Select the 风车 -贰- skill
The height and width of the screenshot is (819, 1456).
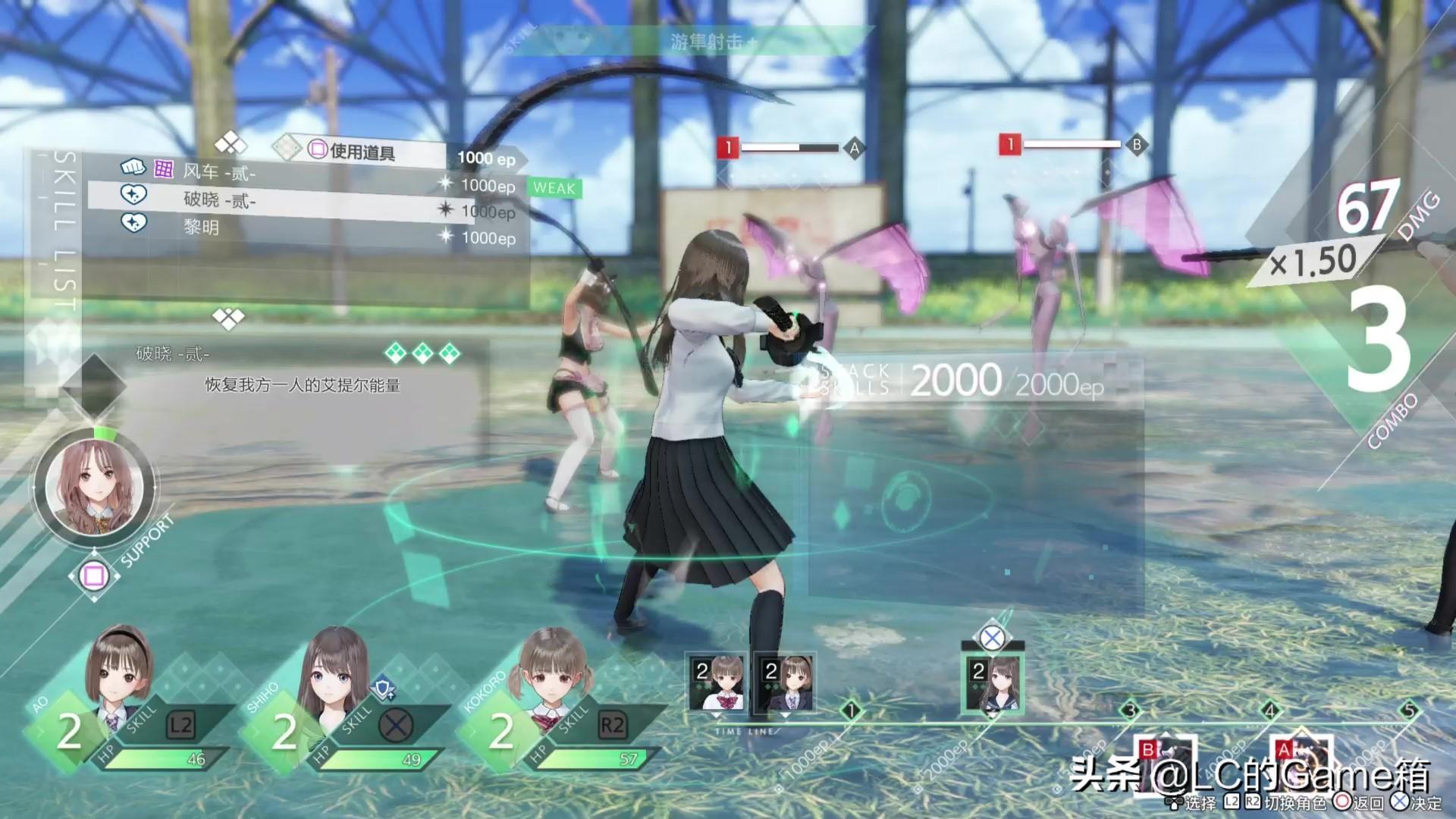tap(220, 172)
